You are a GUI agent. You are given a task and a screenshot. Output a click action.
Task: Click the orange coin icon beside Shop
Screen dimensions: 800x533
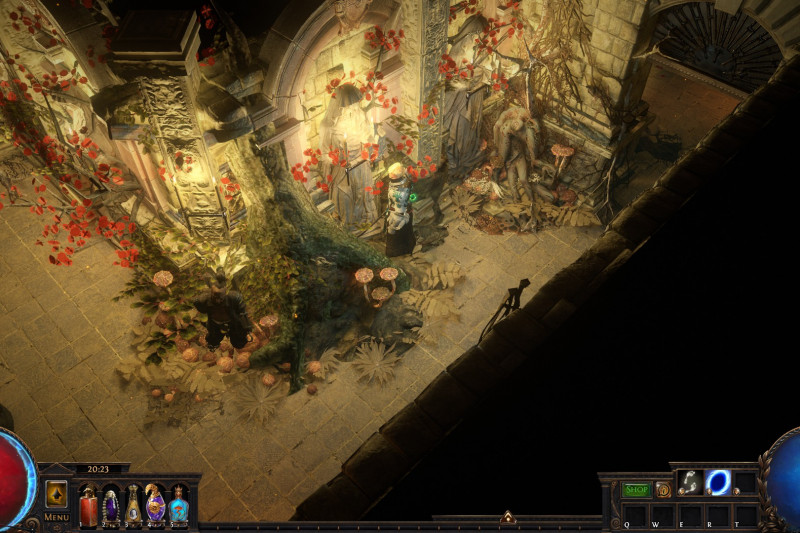[663, 490]
